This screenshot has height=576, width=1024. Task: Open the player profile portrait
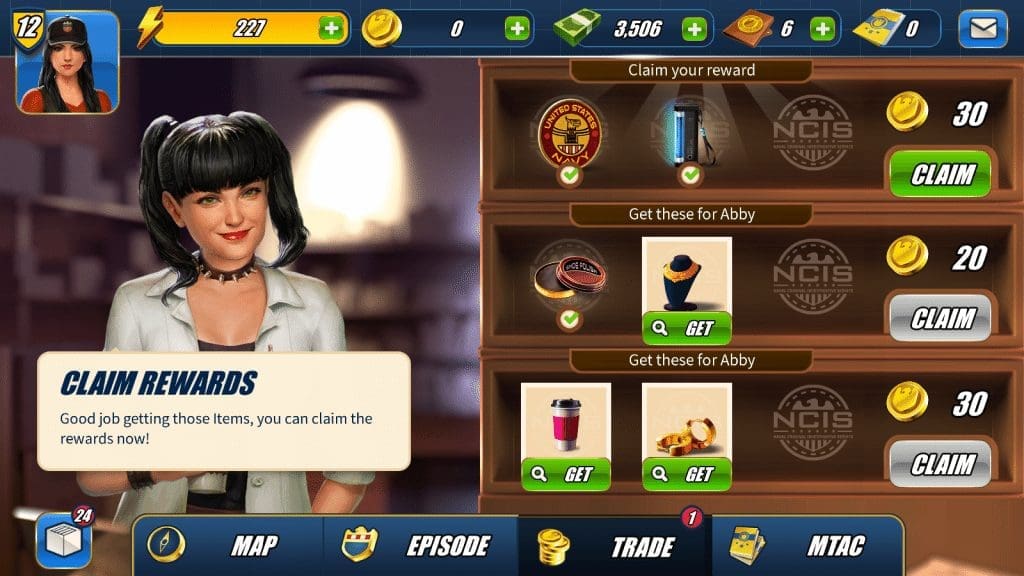click(x=67, y=64)
